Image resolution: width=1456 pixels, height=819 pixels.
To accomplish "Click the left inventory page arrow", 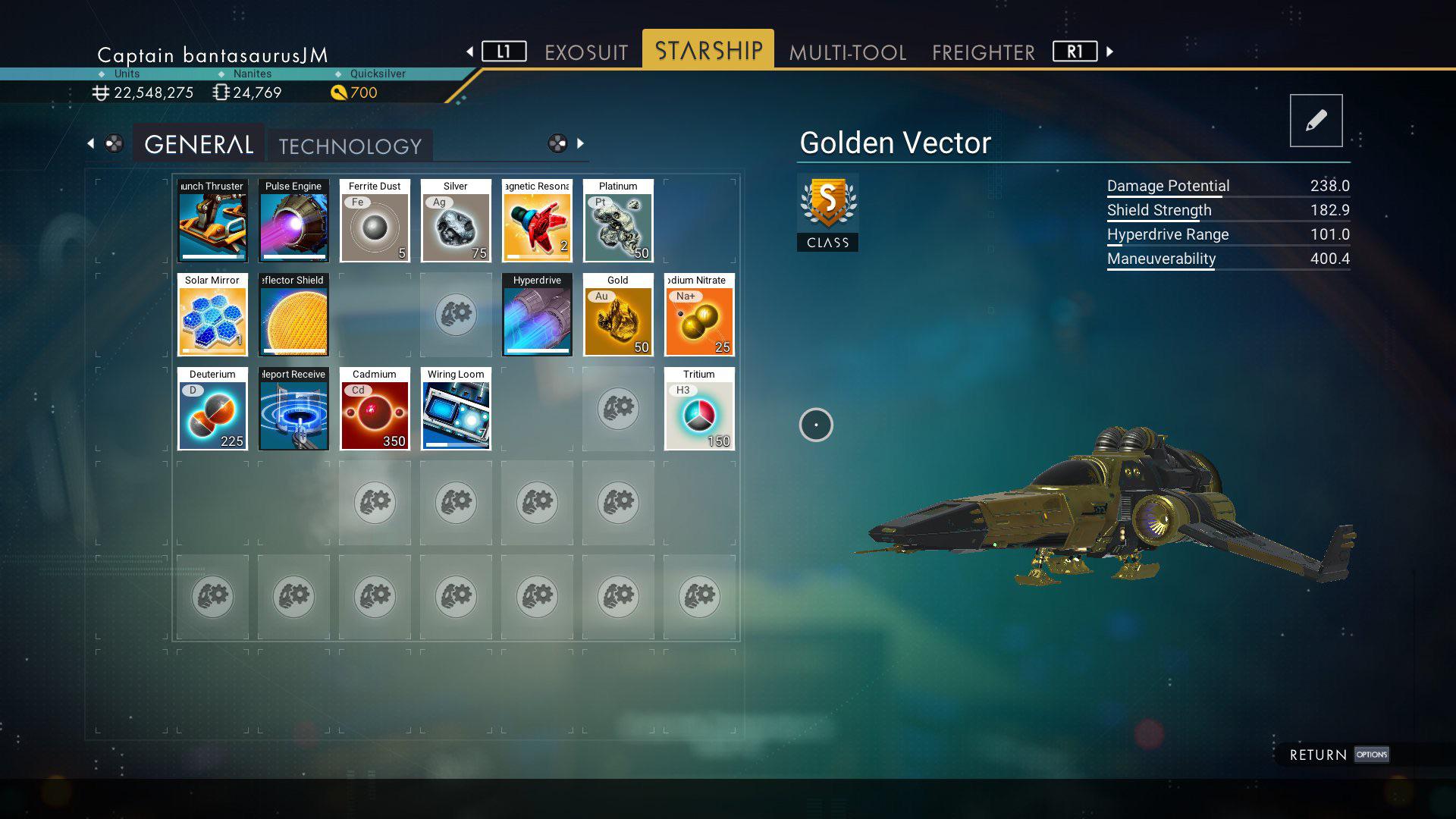I will (91, 143).
